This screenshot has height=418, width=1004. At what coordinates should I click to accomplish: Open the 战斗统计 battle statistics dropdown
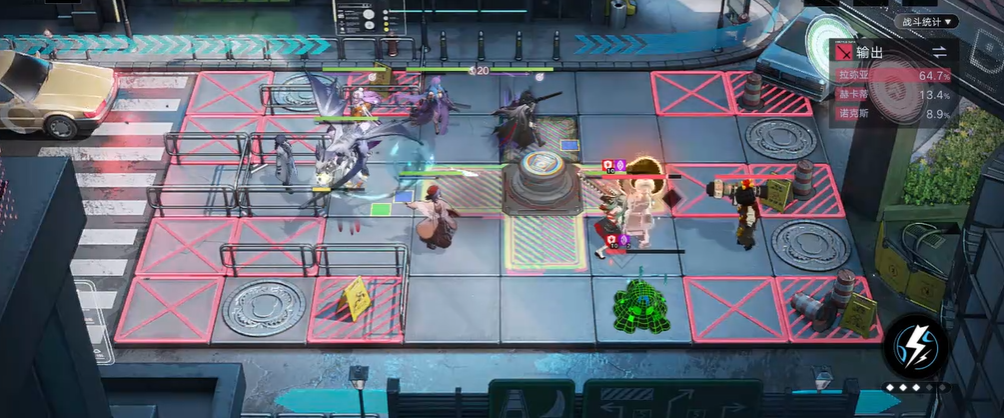[x=925, y=21]
